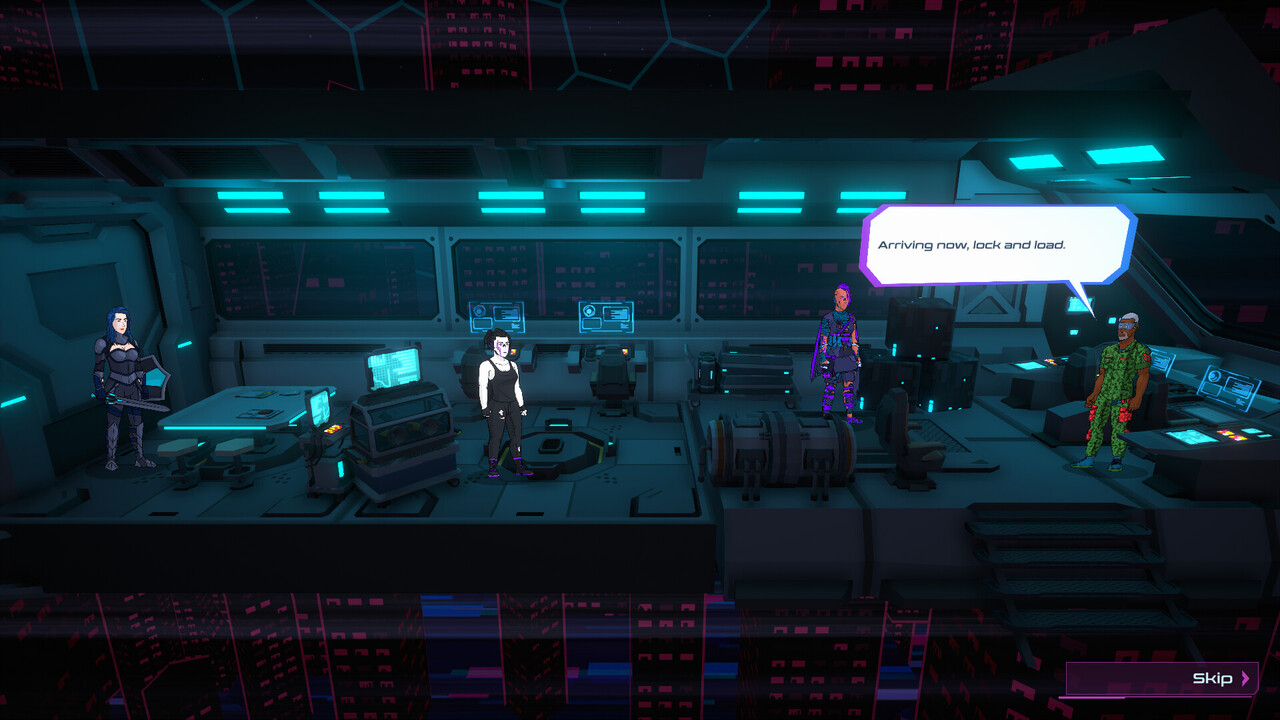Select the circular avatar icon on the far-right console screen
1280x720 pixels.
click(x=1215, y=376)
